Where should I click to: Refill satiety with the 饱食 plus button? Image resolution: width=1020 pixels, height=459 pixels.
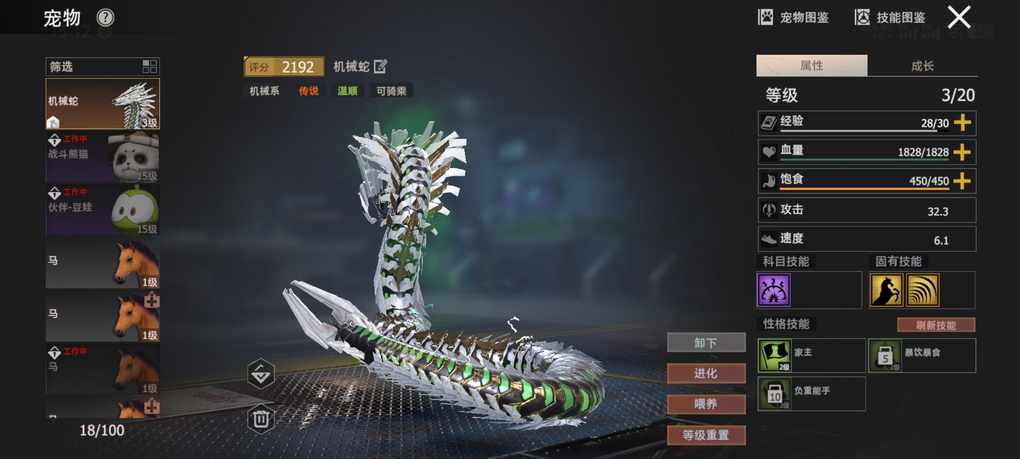962,181
